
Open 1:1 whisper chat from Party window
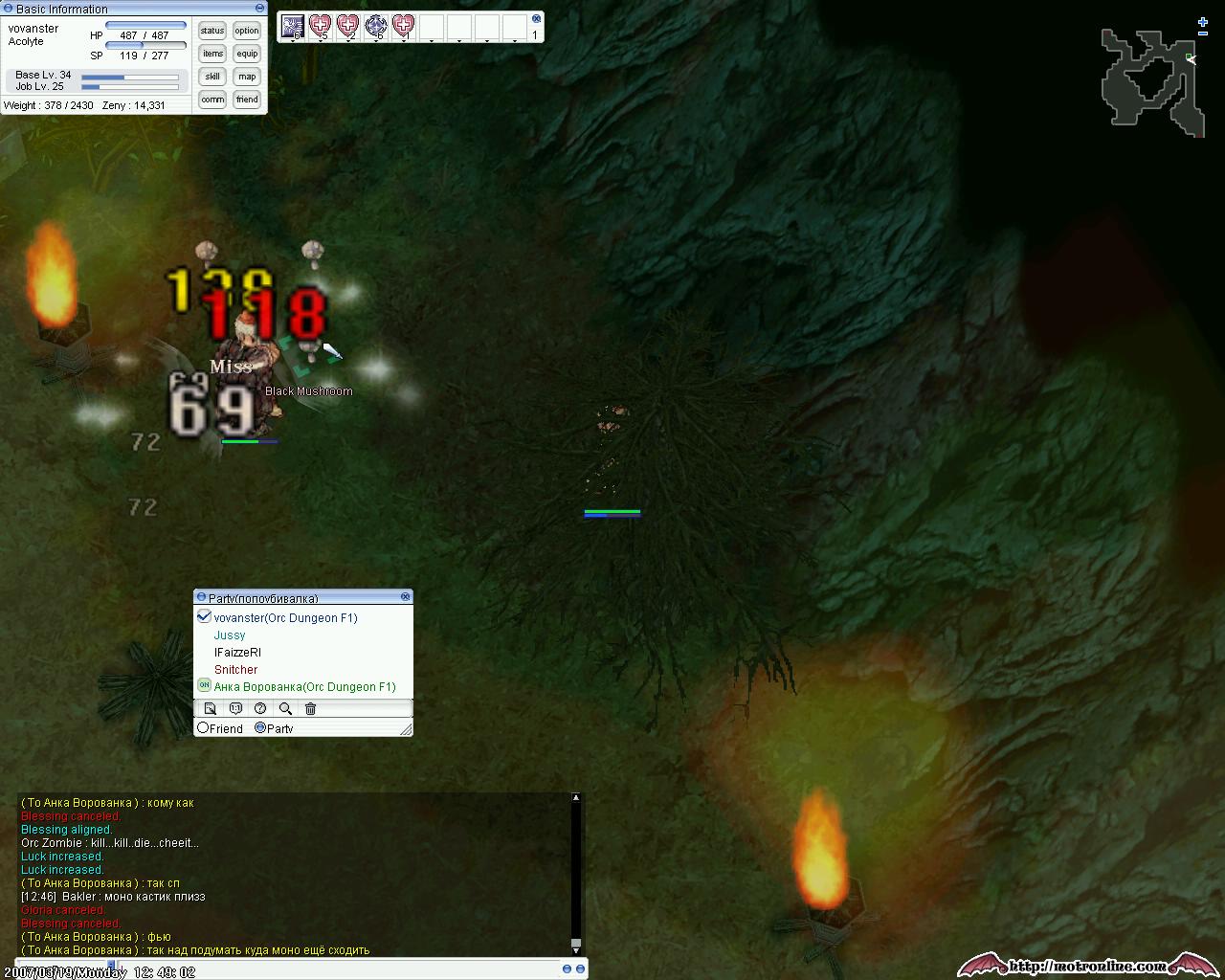(235, 709)
